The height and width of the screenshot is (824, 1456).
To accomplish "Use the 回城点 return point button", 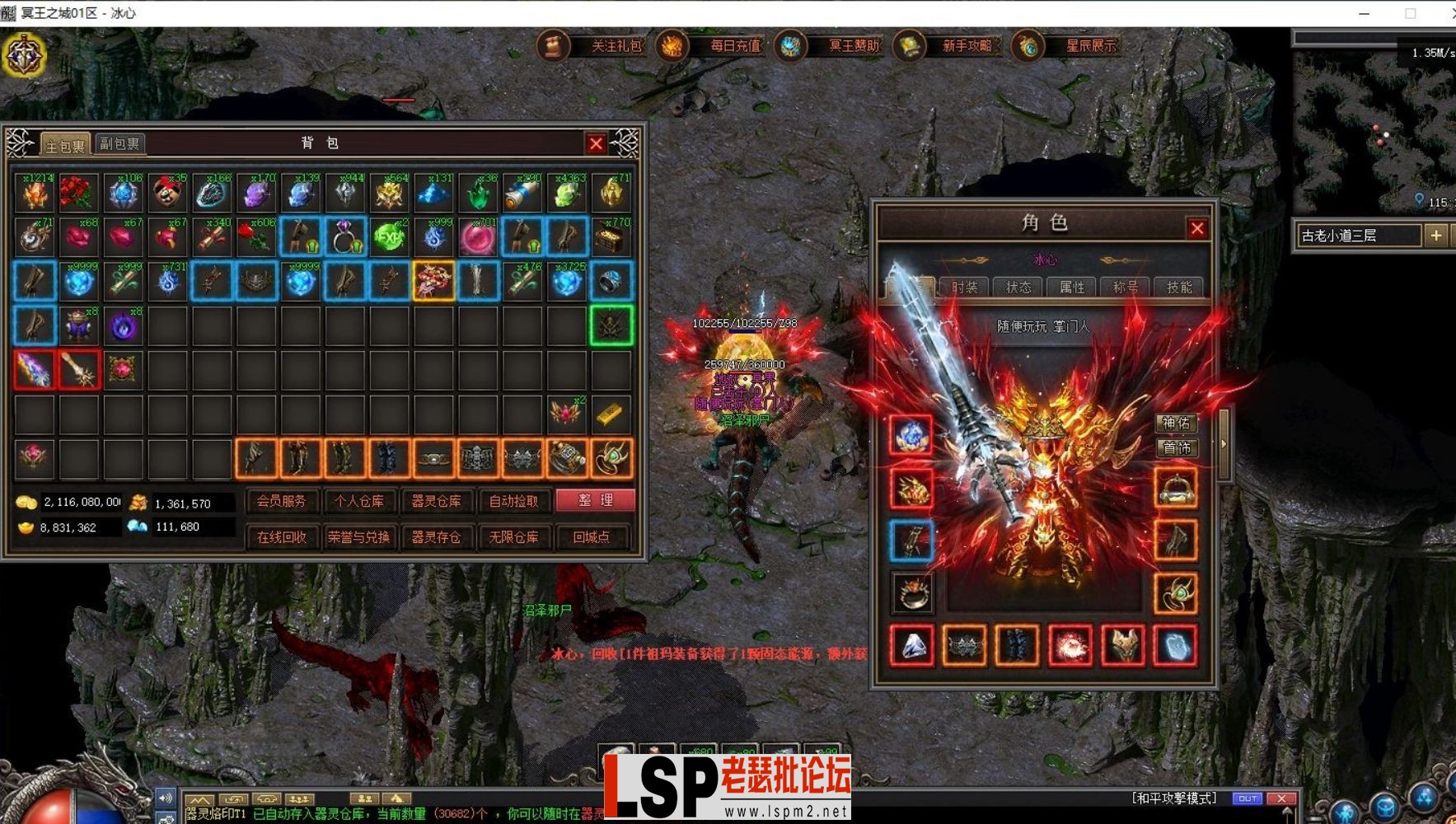I will coord(591,537).
